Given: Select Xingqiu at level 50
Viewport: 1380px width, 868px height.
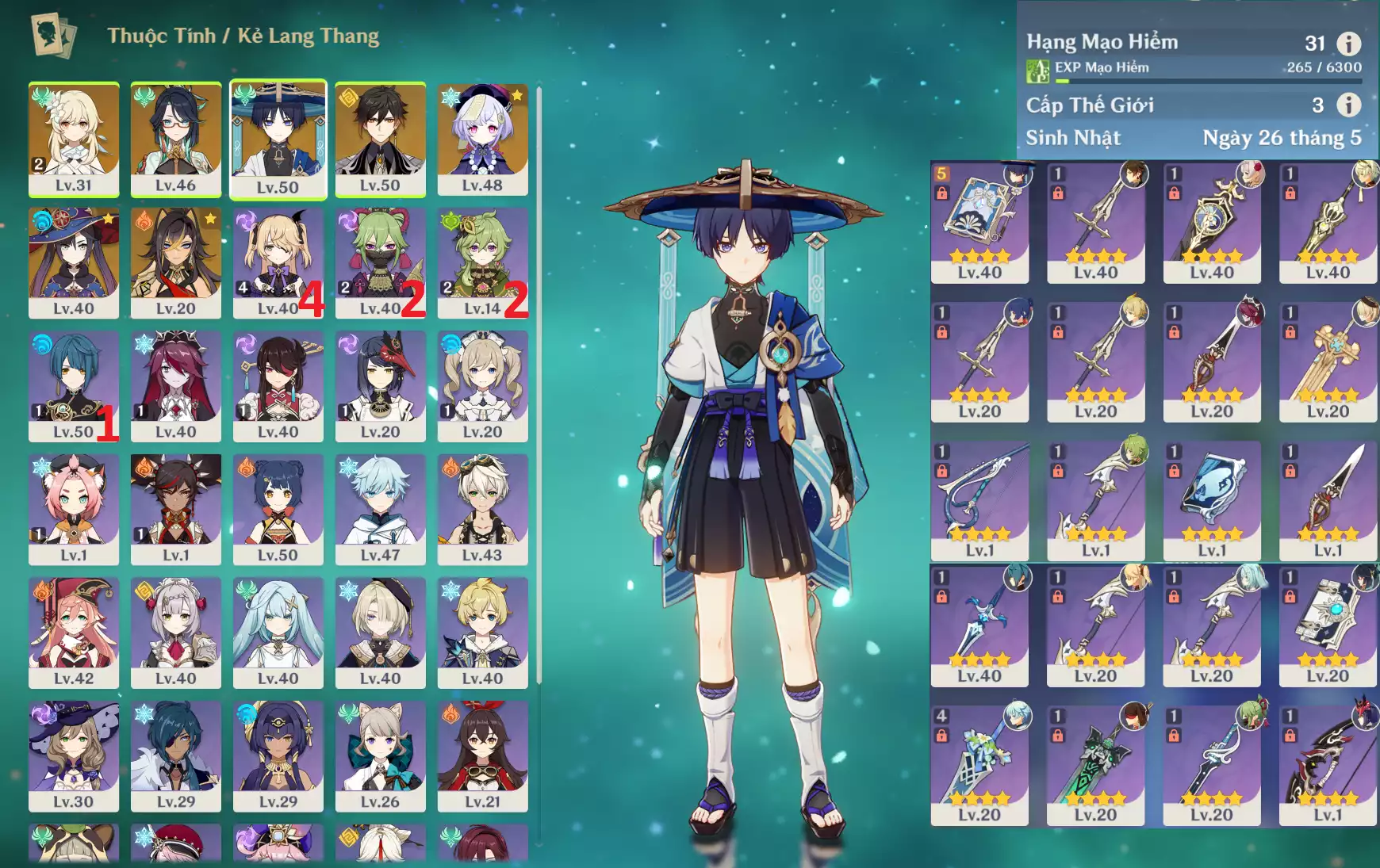Looking at the screenshot, I should click(74, 385).
